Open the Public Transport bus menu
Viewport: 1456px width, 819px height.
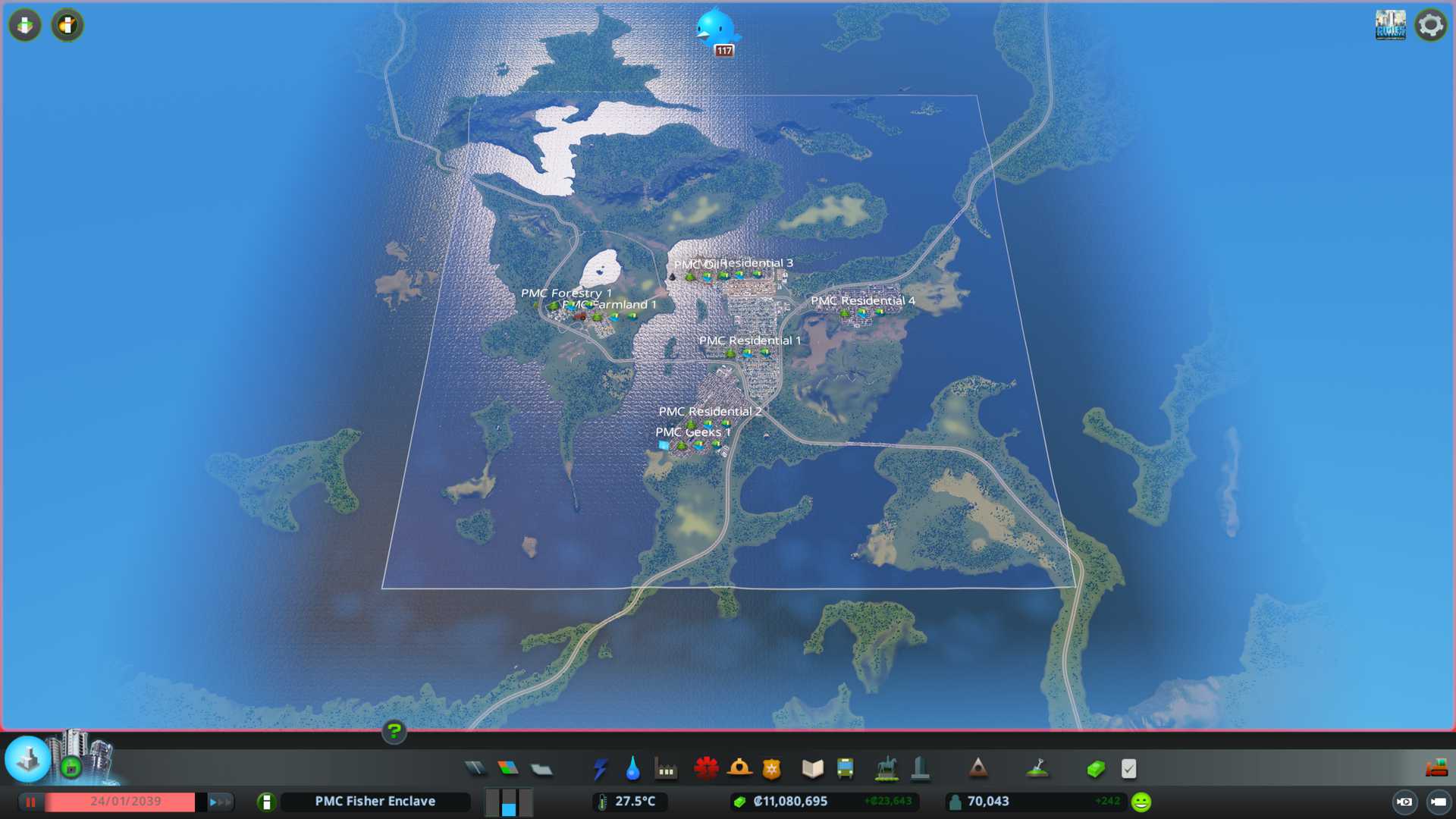click(845, 769)
